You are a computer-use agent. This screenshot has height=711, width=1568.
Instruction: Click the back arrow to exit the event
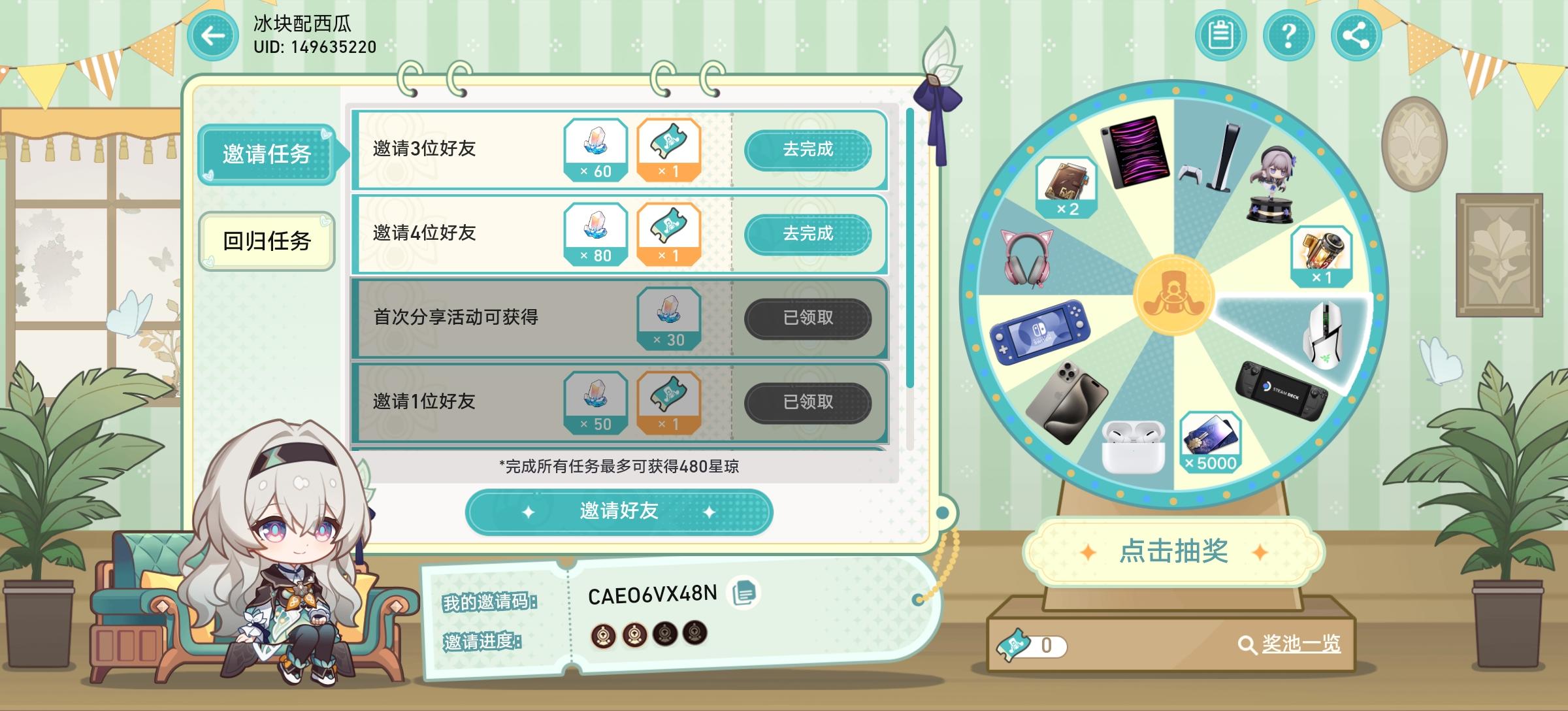210,36
